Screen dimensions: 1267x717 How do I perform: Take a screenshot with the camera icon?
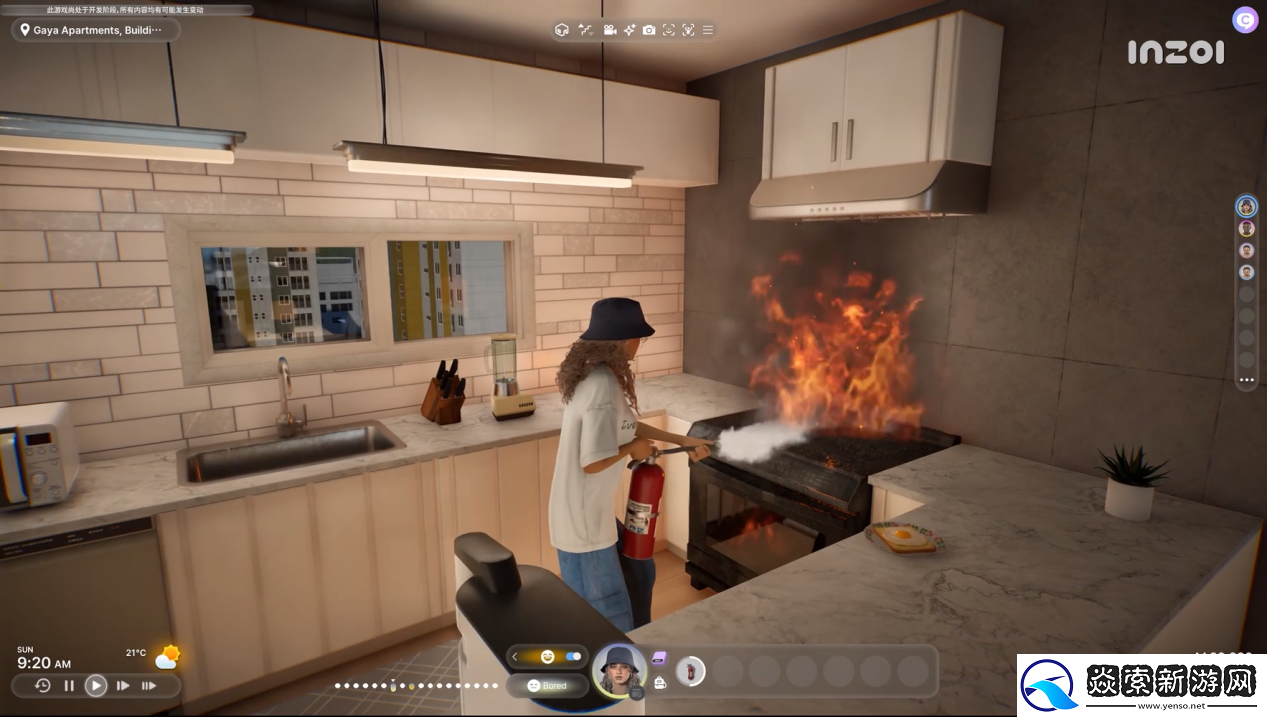649,30
